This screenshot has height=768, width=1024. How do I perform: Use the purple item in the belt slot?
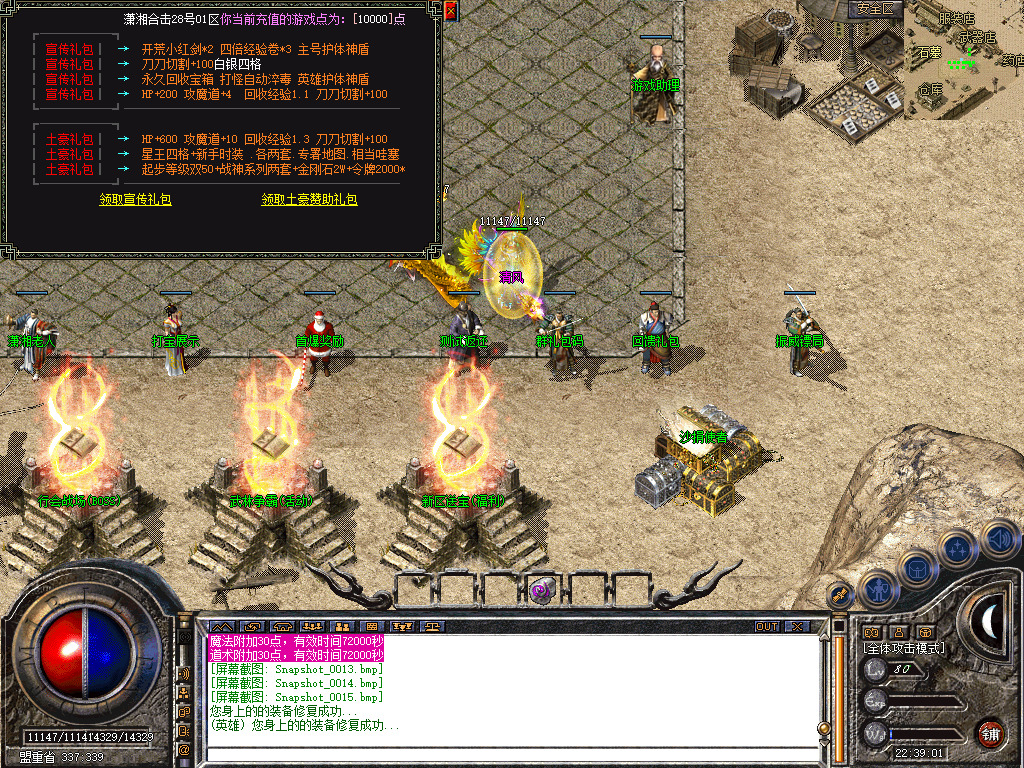tap(542, 590)
